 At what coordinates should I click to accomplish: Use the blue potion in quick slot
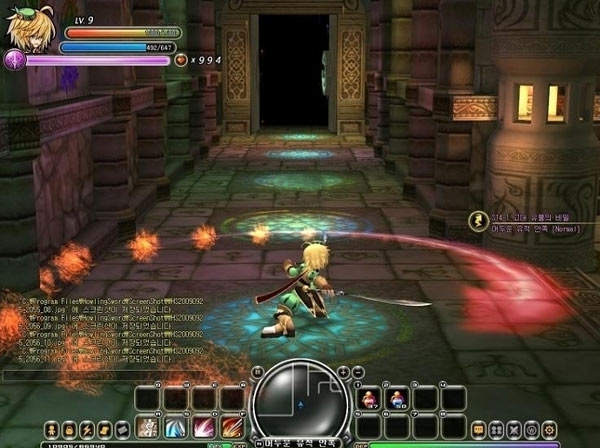397,399
